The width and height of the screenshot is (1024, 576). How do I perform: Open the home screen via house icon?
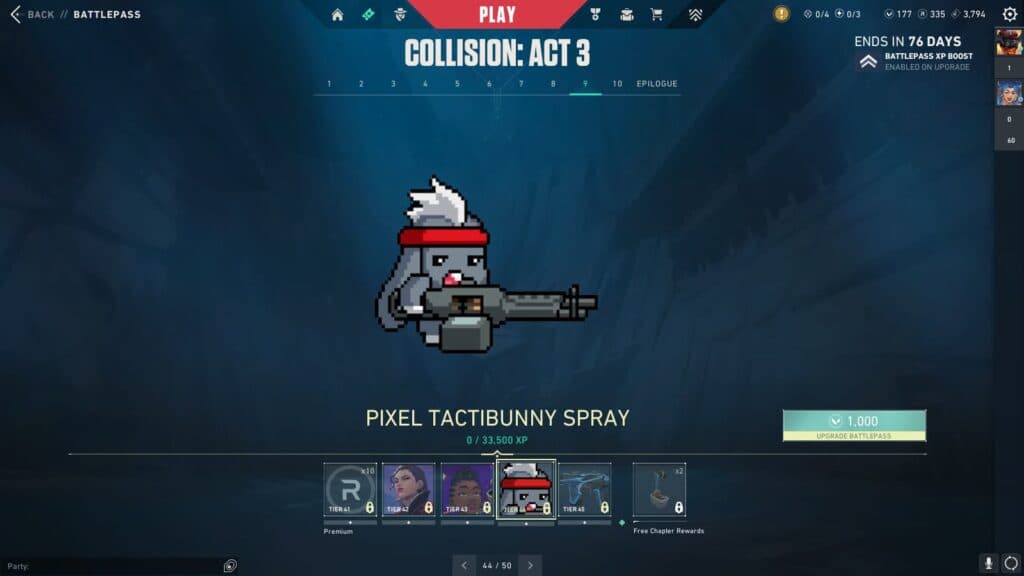click(337, 15)
